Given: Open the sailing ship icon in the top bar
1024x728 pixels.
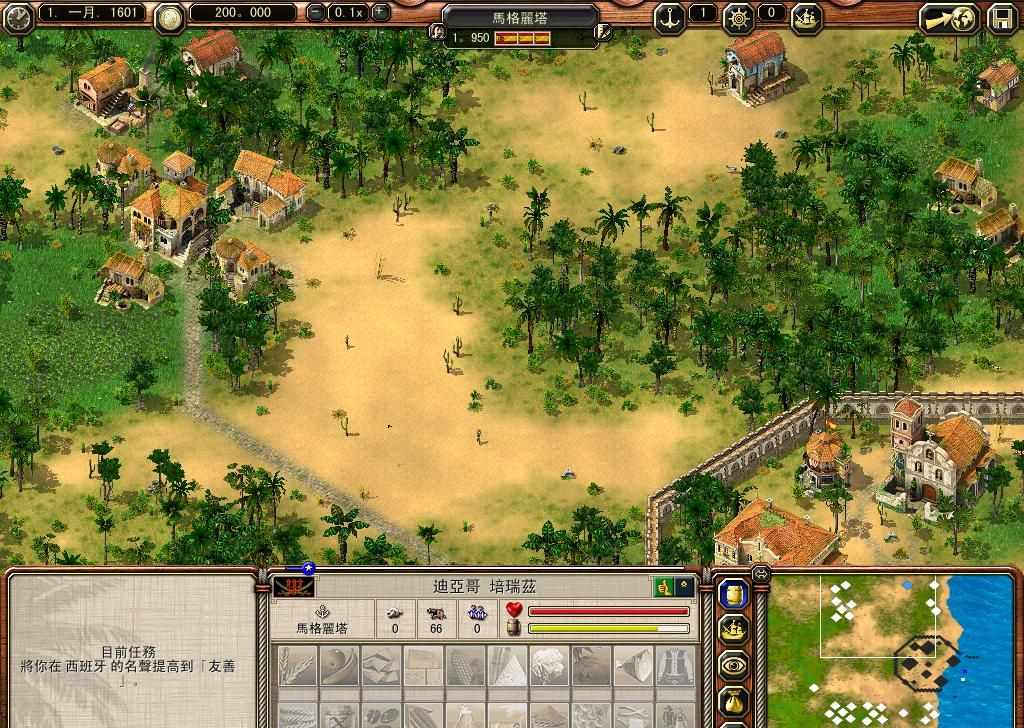Looking at the screenshot, I should click(806, 15).
